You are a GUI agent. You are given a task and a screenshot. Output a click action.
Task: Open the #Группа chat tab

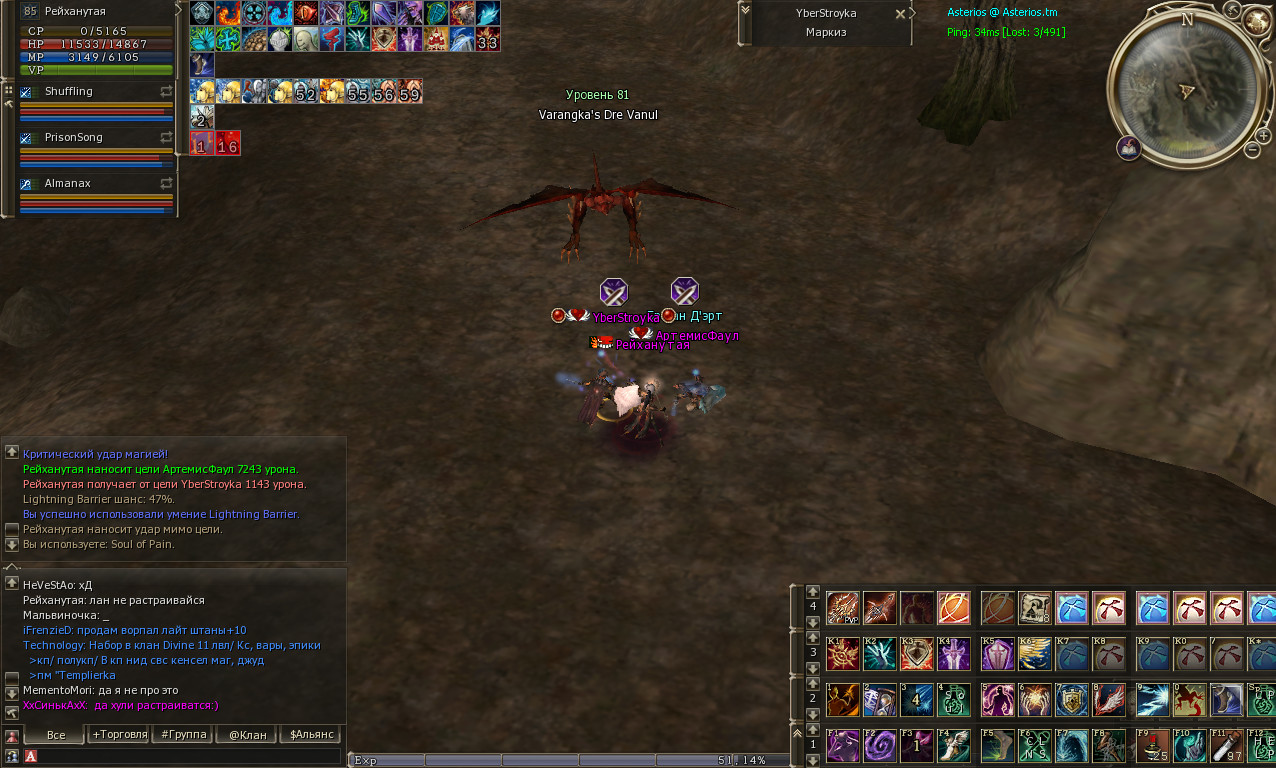pos(182,735)
